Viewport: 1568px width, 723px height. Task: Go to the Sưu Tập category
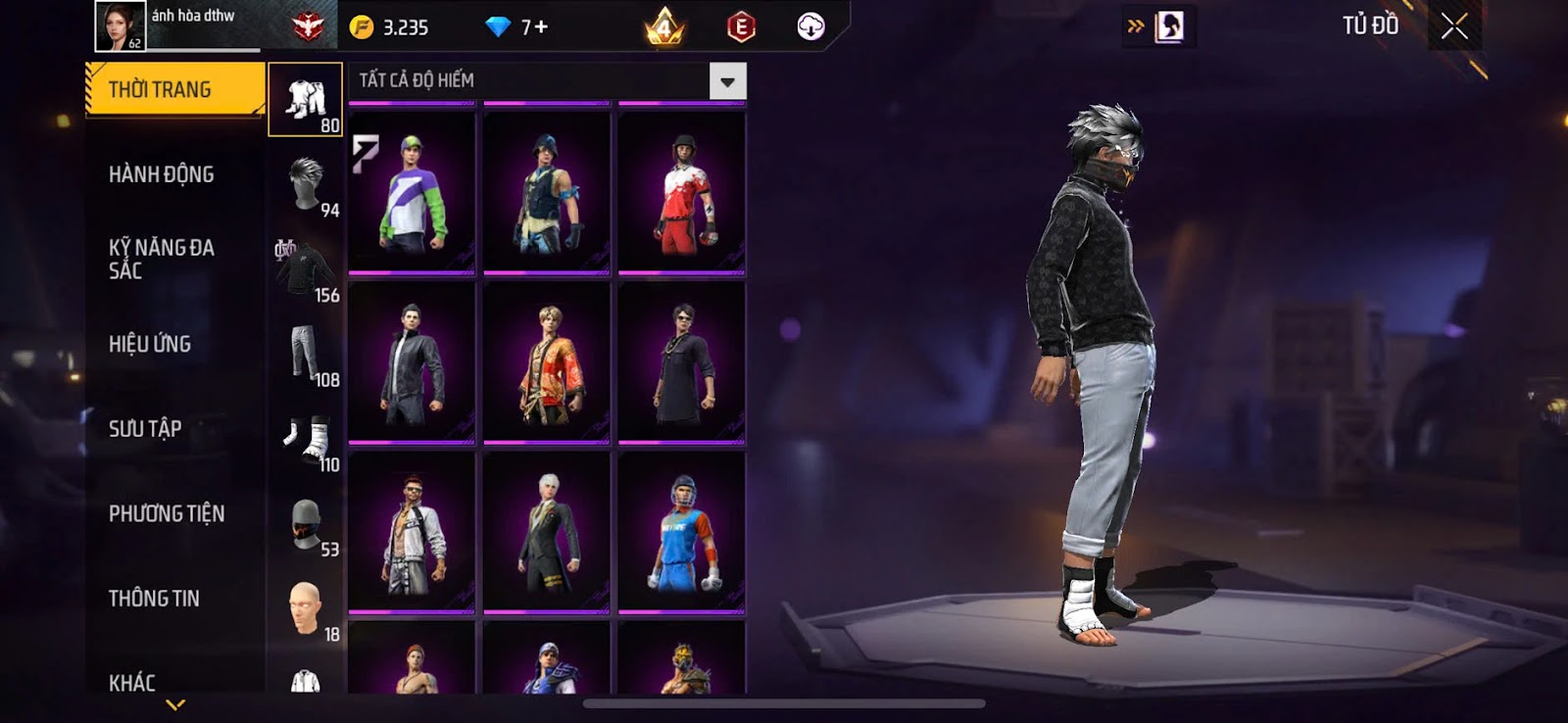click(145, 428)
